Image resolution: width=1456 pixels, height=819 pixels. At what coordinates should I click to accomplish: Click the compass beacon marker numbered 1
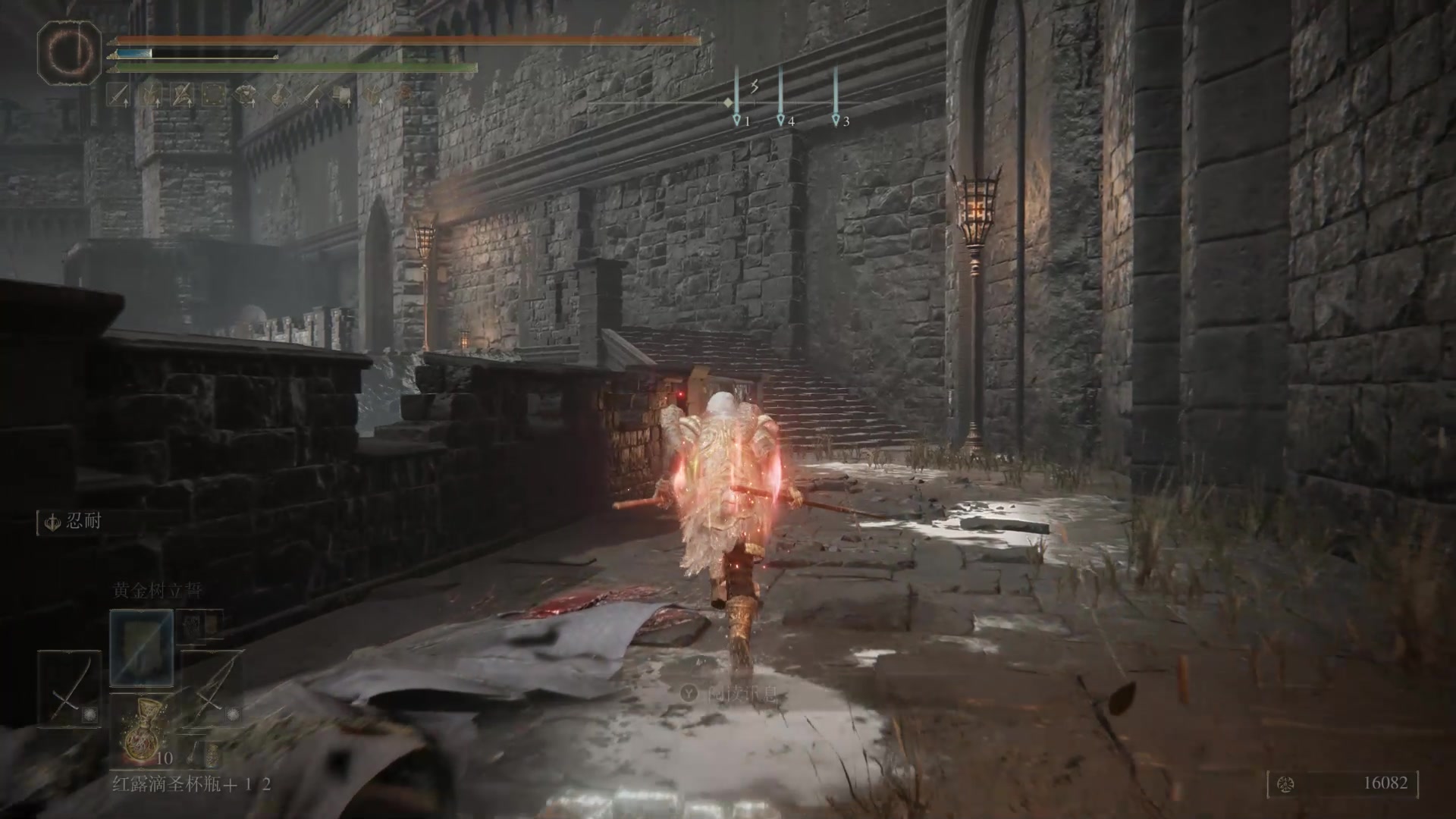[736, 120]
